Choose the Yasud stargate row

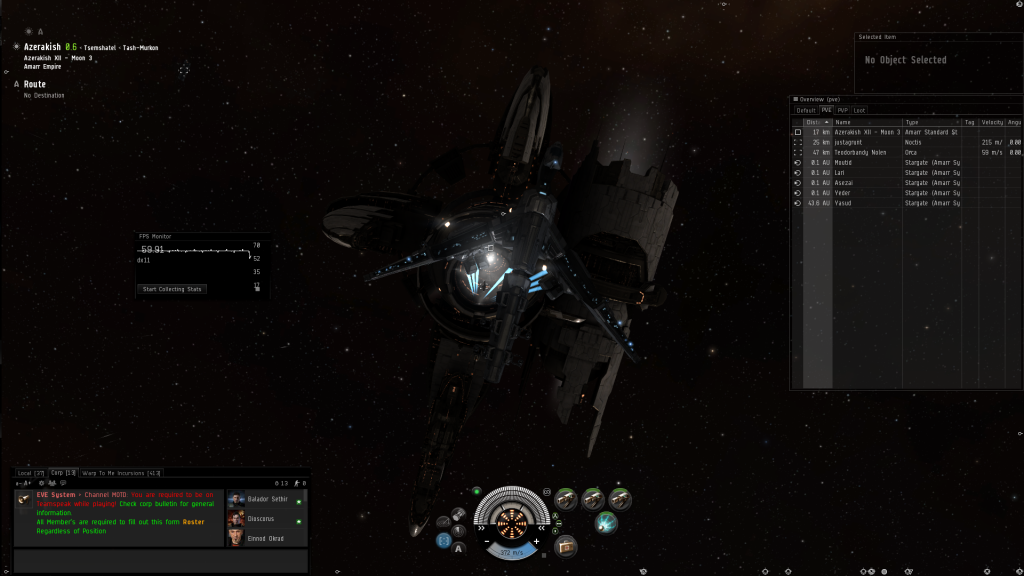[846, 203]
